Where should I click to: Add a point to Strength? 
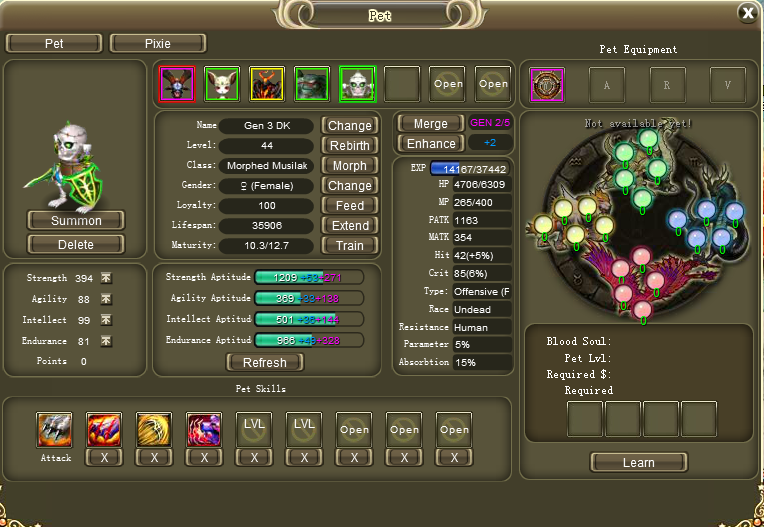coord(106,278)
